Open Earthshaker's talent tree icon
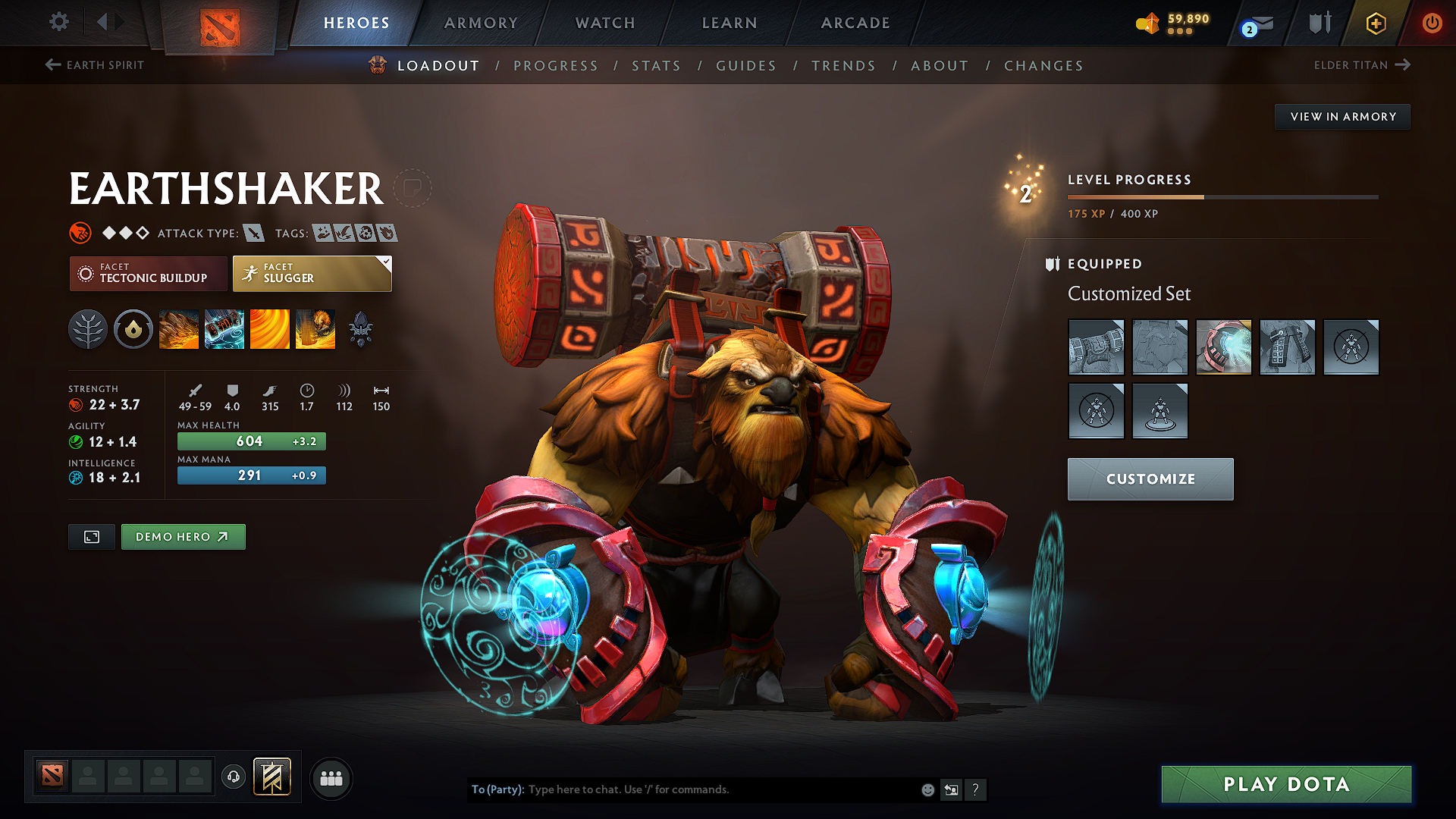1456x819 pixels. tap(88, 328)
